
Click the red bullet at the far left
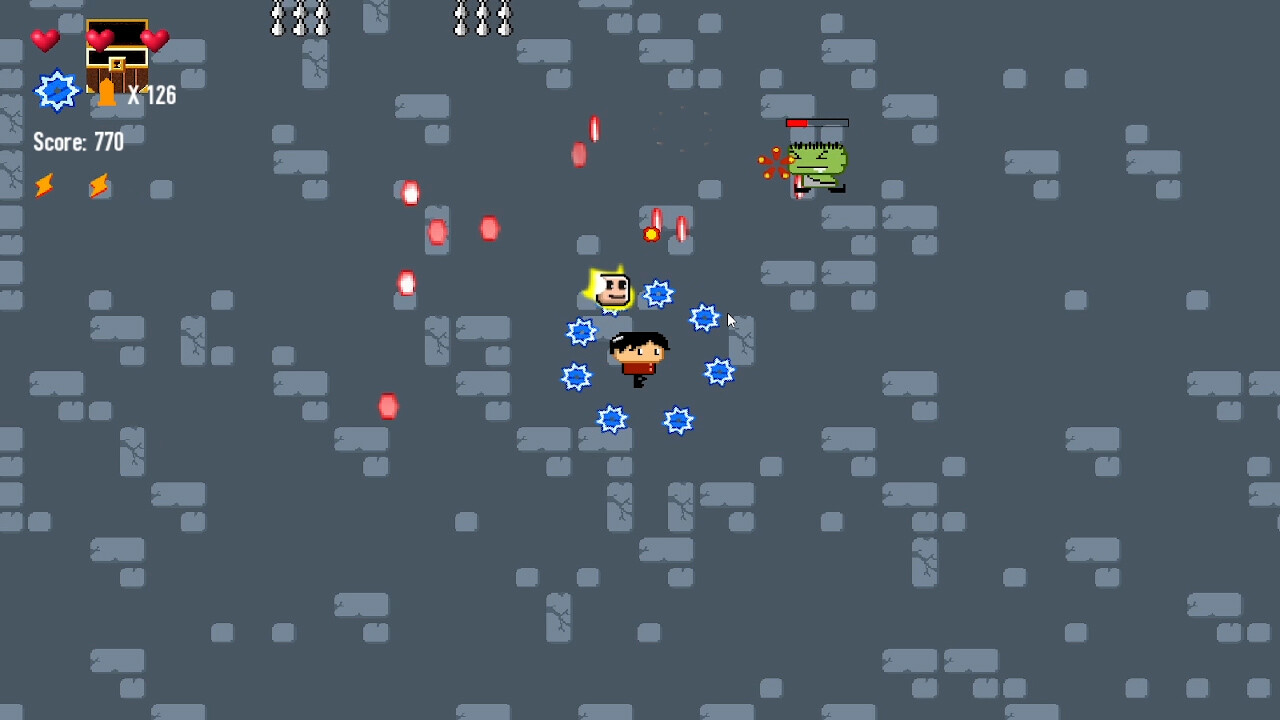387,405
